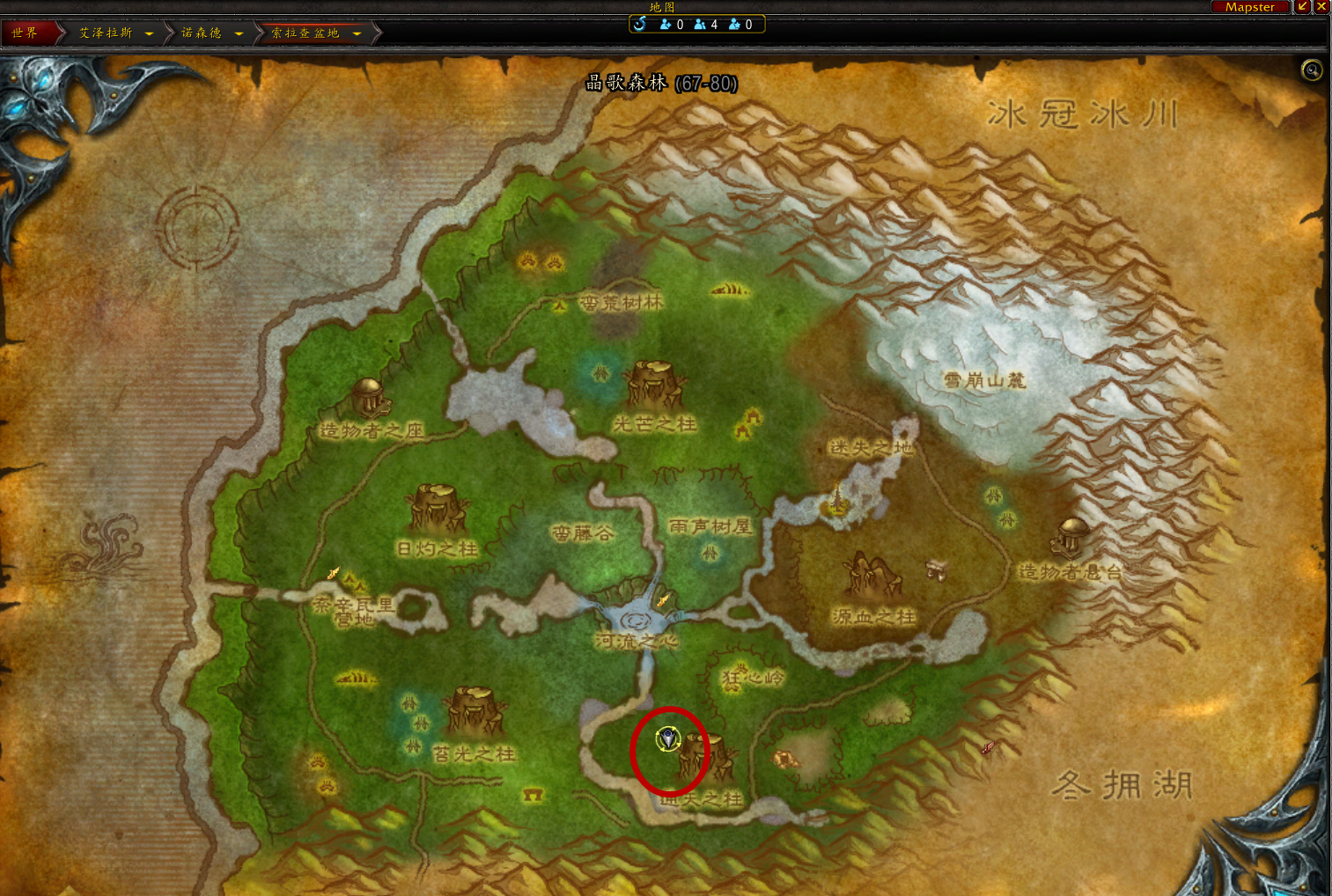
Task: Open the Mapster options button
Action: pos(1249,7)
